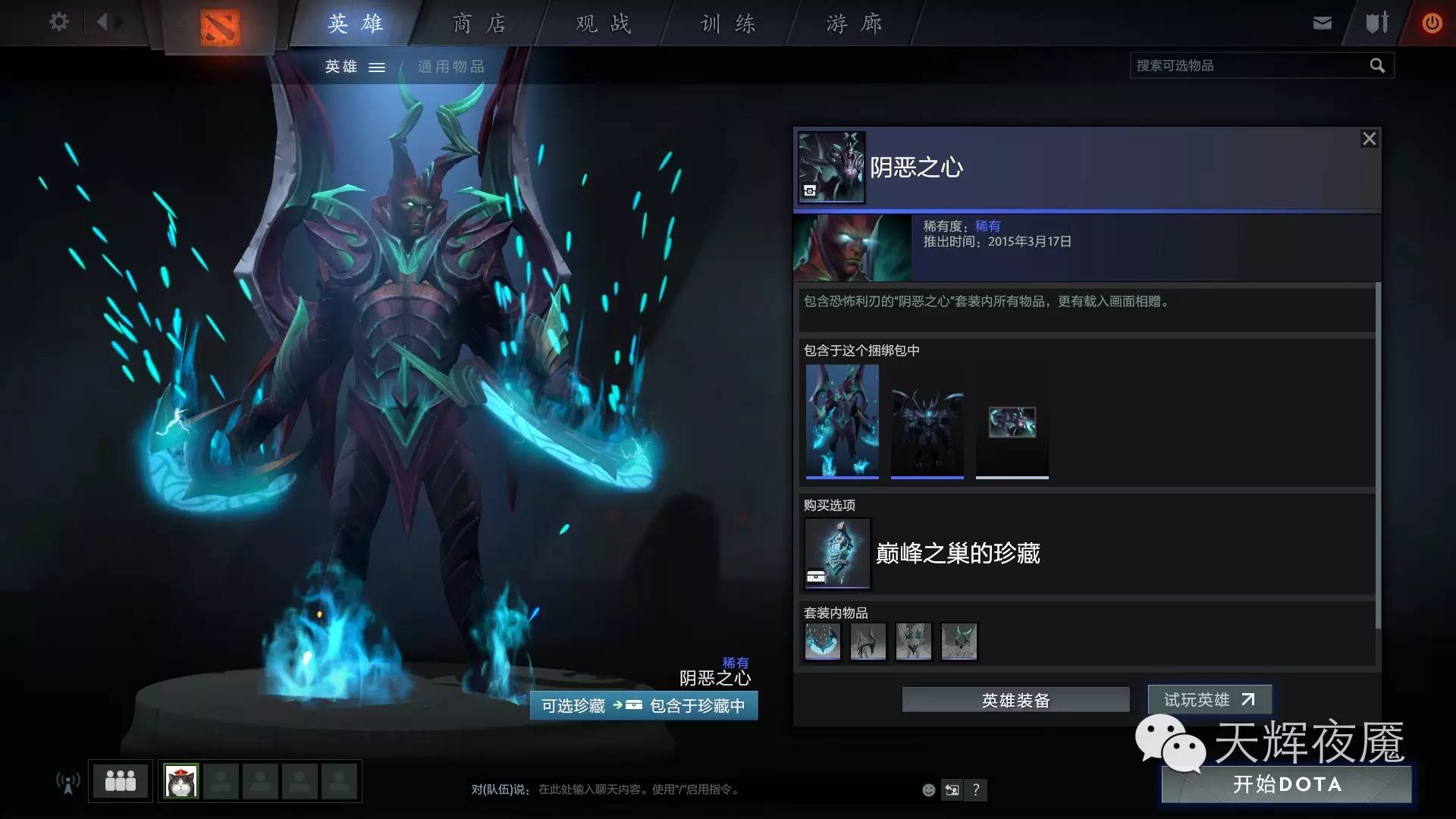1456x819 pixels.
Task: Click the red power button icon
Action: [x=1432, y=22]
